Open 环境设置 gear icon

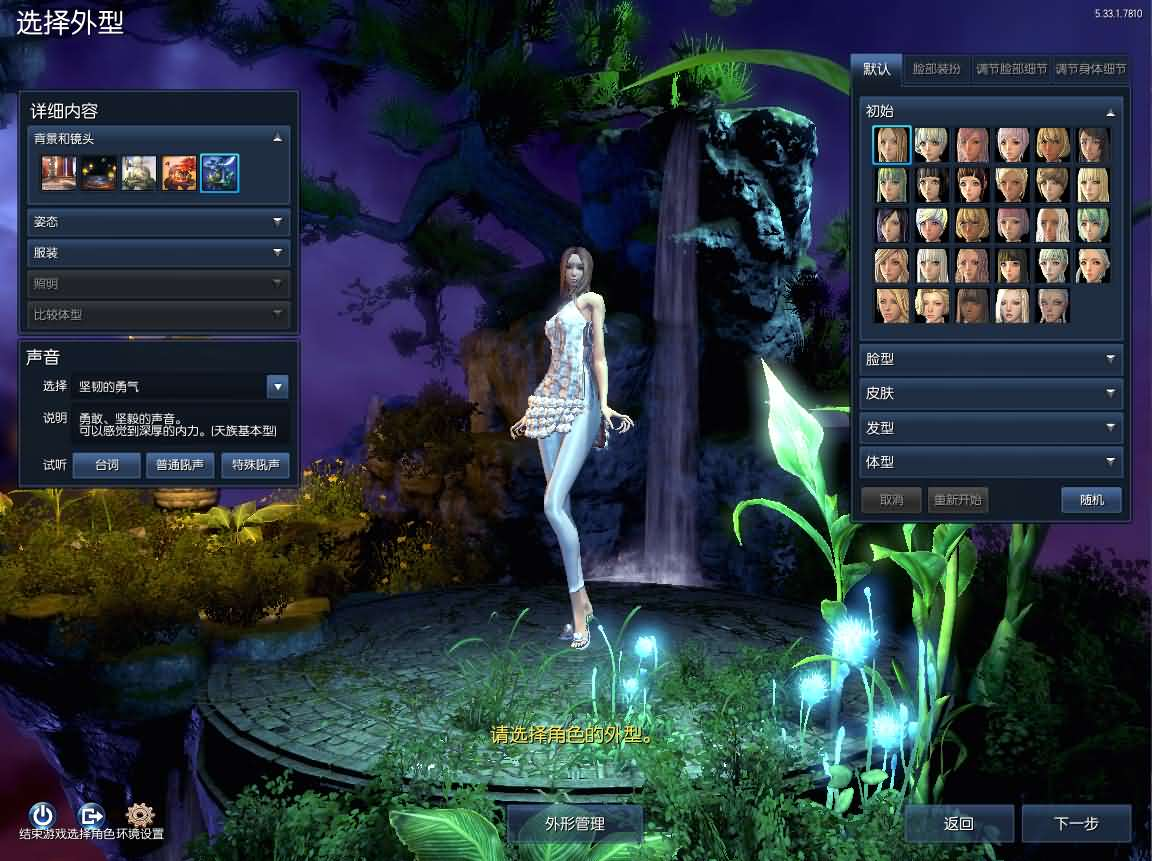click(x=140, y=814)
